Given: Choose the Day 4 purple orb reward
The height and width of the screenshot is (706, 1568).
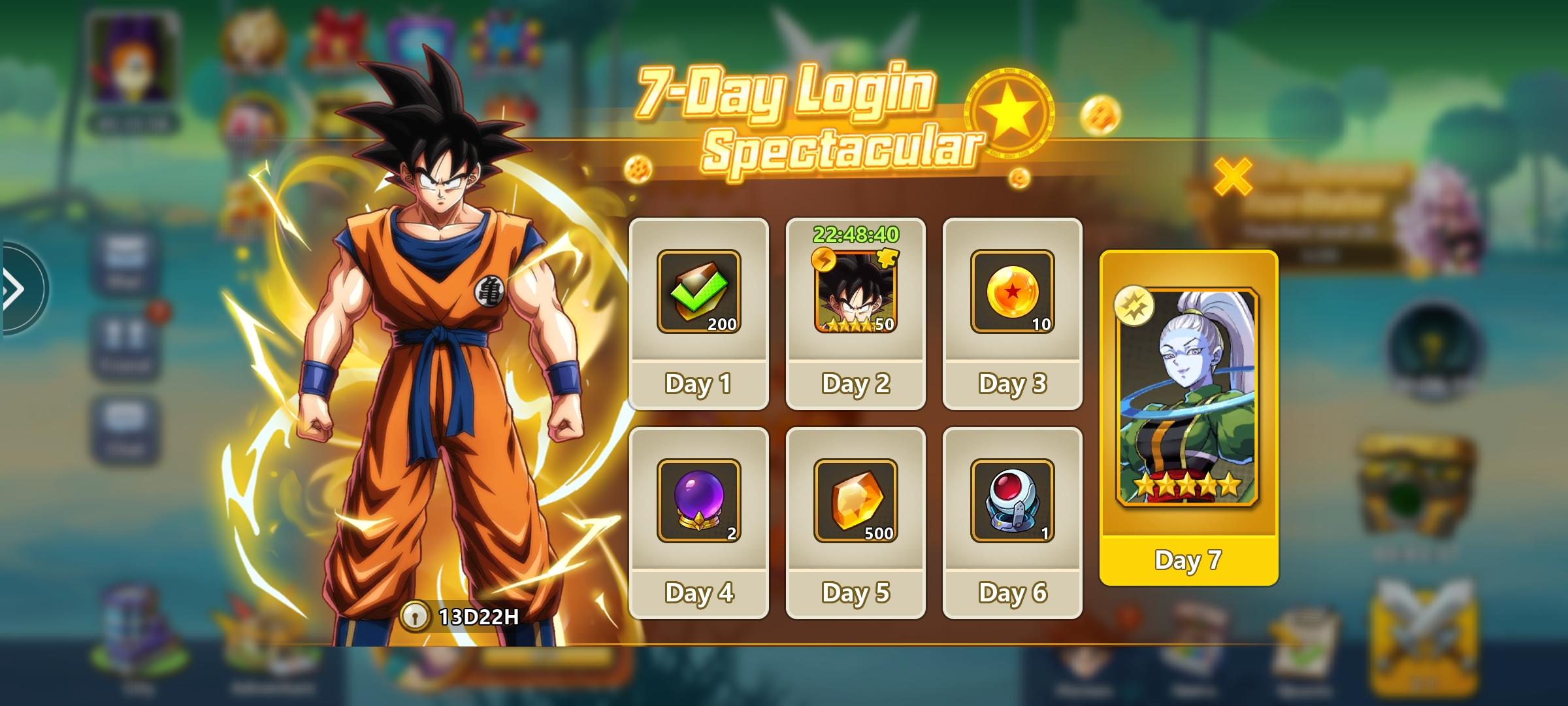Looking at the screenshot, I should pyautogui.click(x=698, y=501).
